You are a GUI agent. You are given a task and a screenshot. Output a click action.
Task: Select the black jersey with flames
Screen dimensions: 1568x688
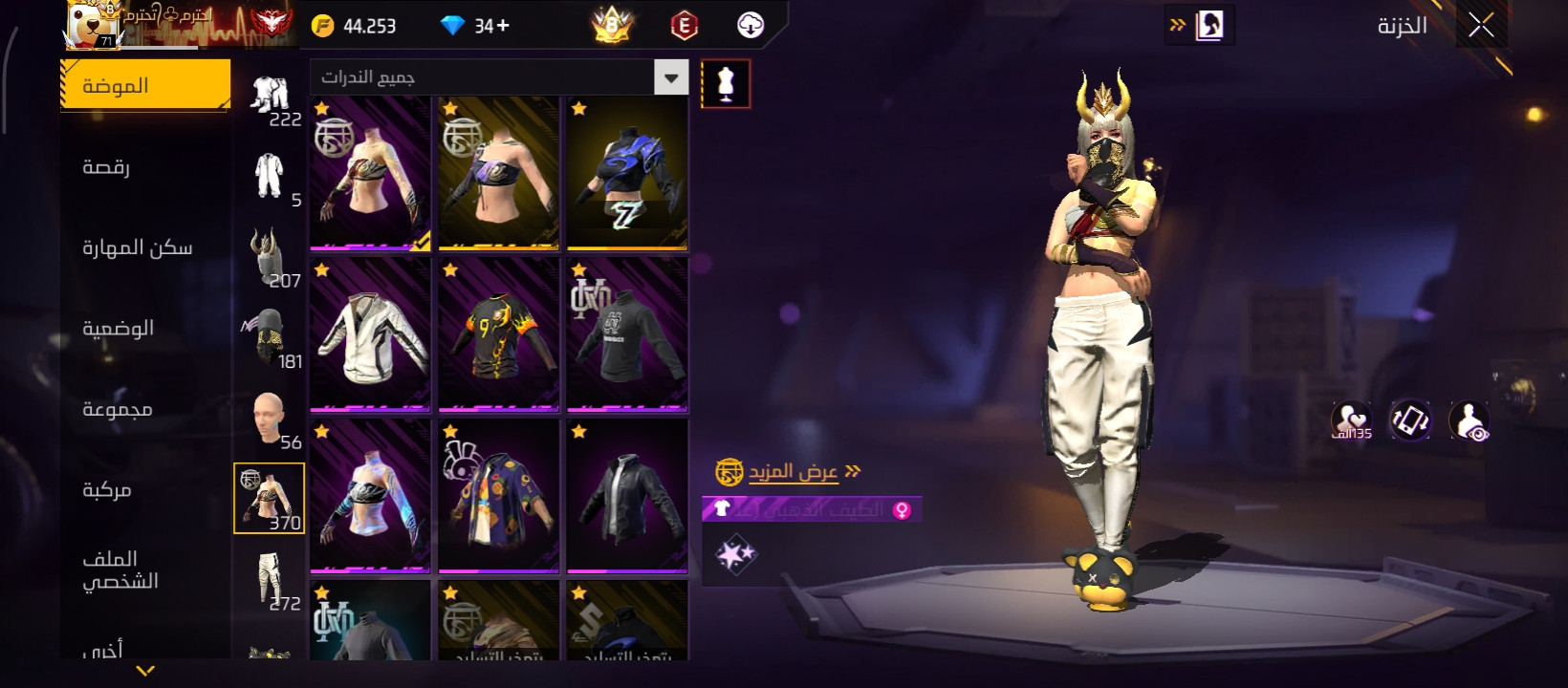(x=498, y=335)
